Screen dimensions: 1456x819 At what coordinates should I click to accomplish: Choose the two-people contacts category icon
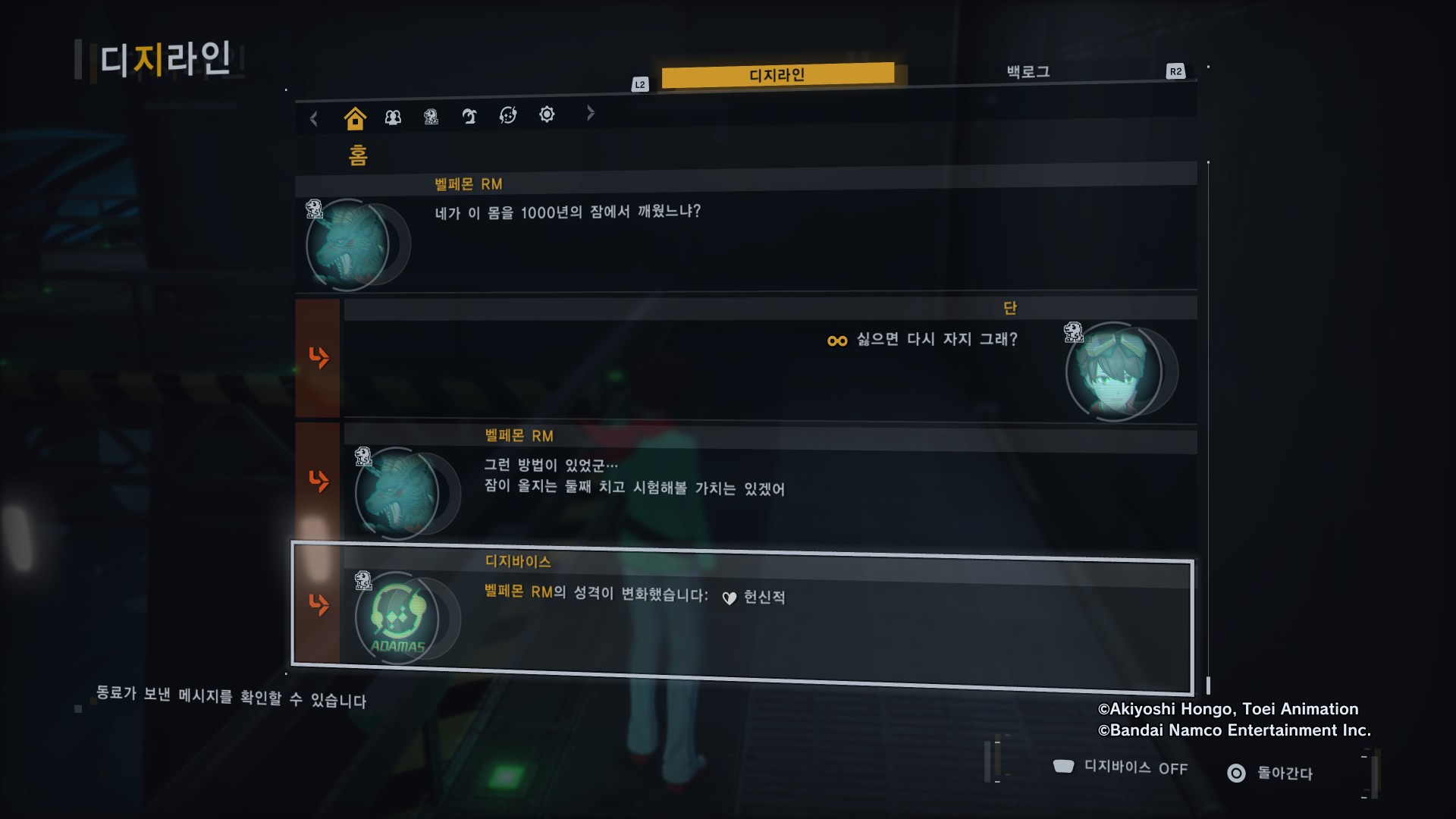[x=393, y=118]
